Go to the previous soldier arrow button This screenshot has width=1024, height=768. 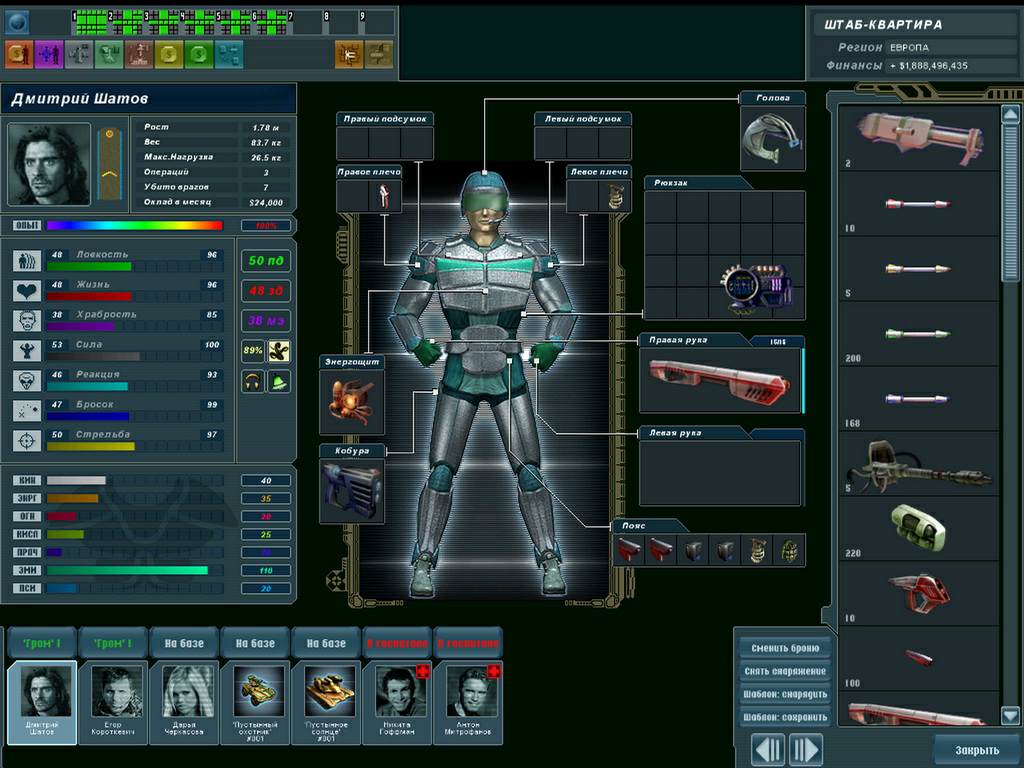[x=768, y=750]
